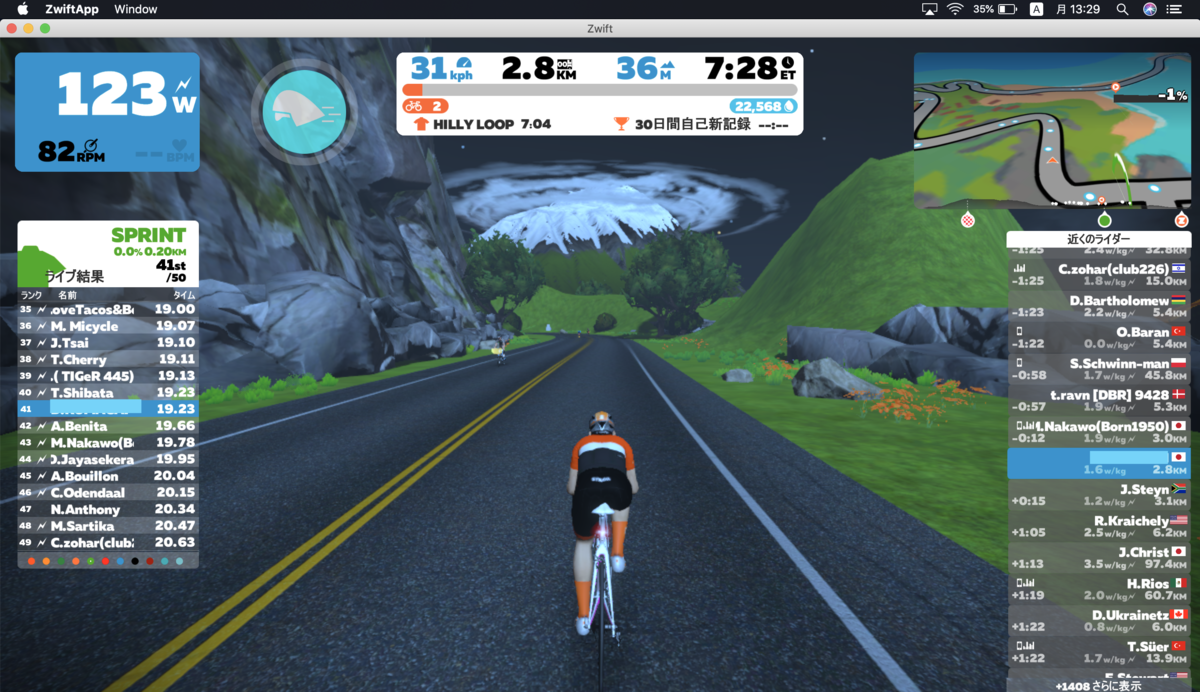
Task: Select R.Kraichely from nearby riders
Action: coord(1098,527)
